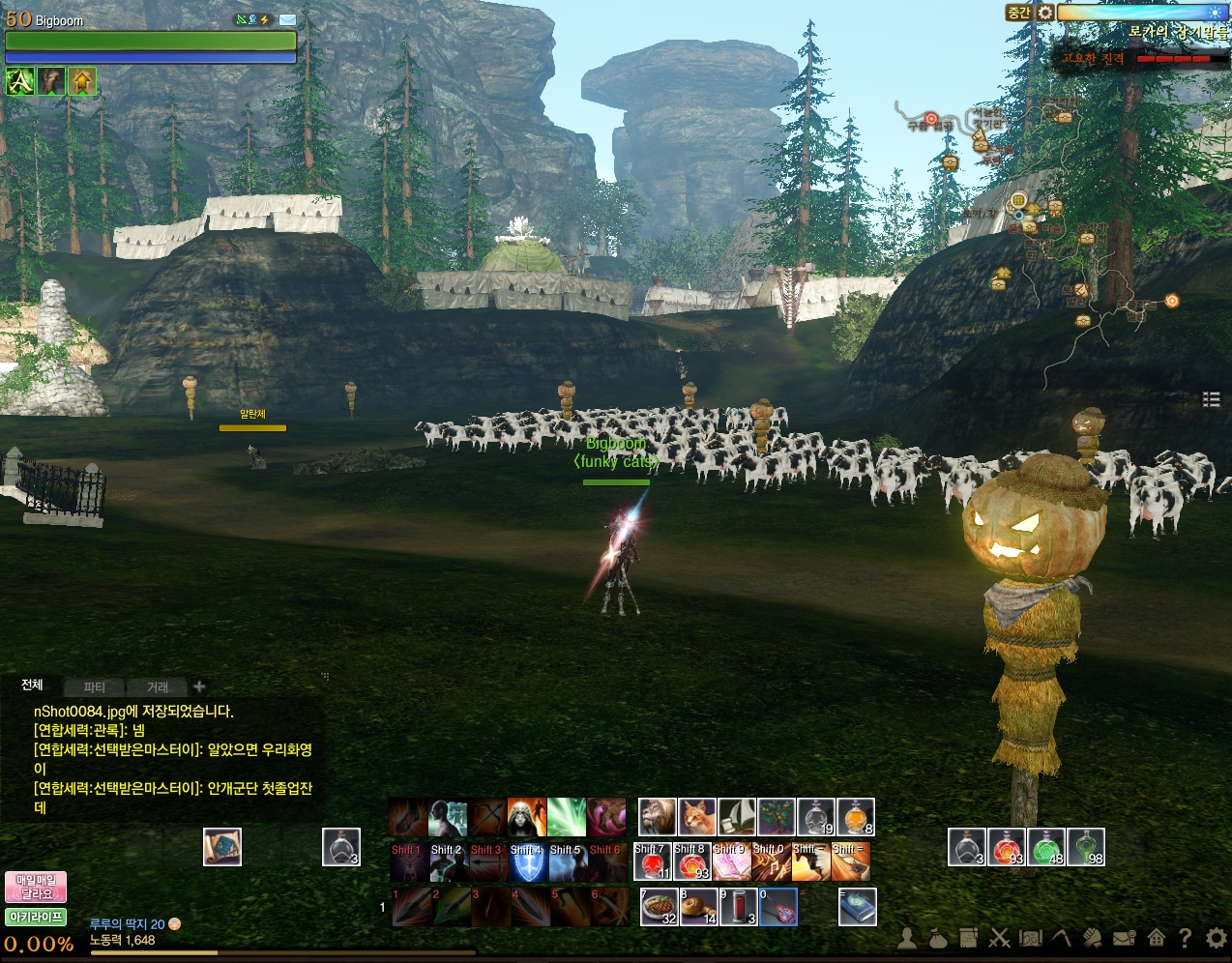The width and height of the screenshot is (1232, 963).
Task: Open the inventory bag icon
Action: click(x=937, y=937)
